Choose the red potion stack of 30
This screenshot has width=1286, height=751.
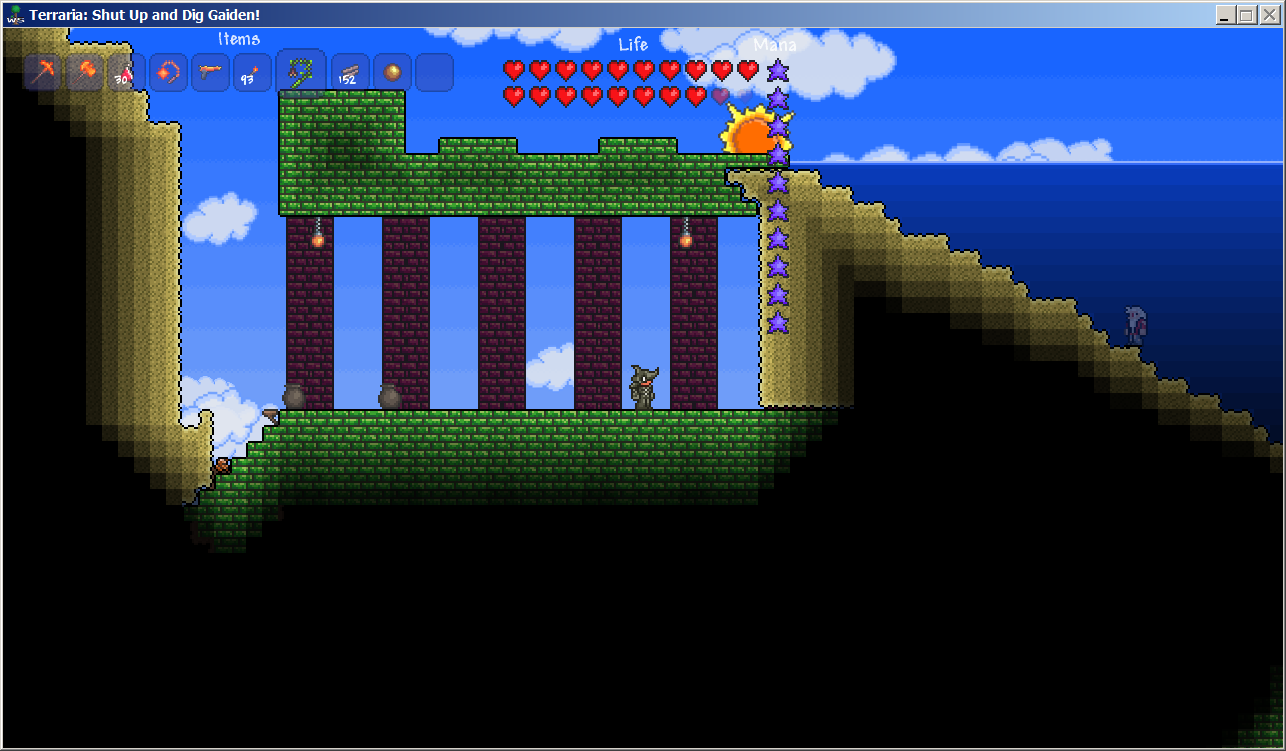point(126,73)
